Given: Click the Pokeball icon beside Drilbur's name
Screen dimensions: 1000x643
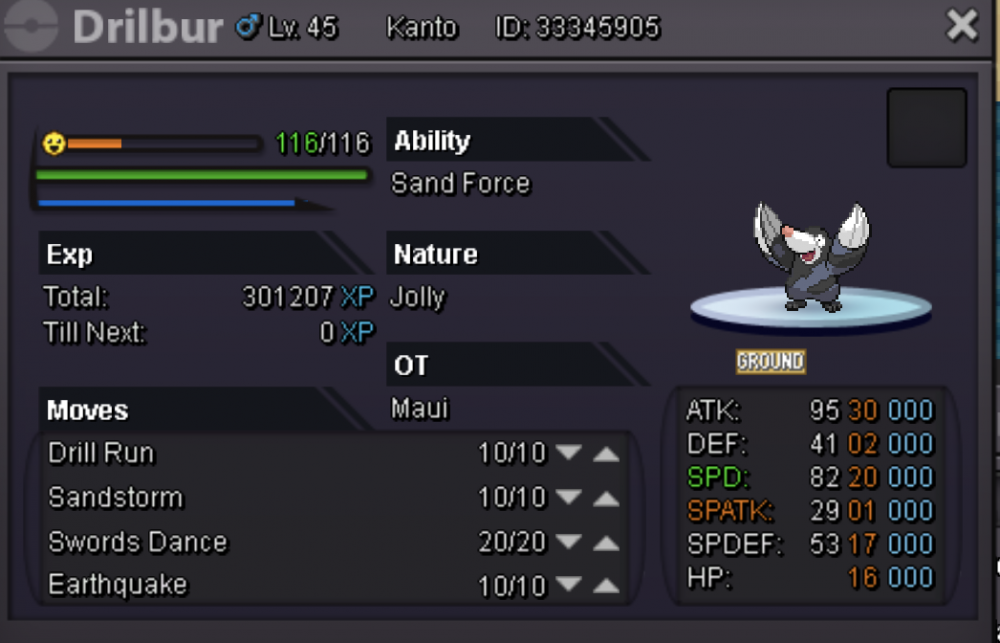Looking at the screenshot, I should click(33, 27).
